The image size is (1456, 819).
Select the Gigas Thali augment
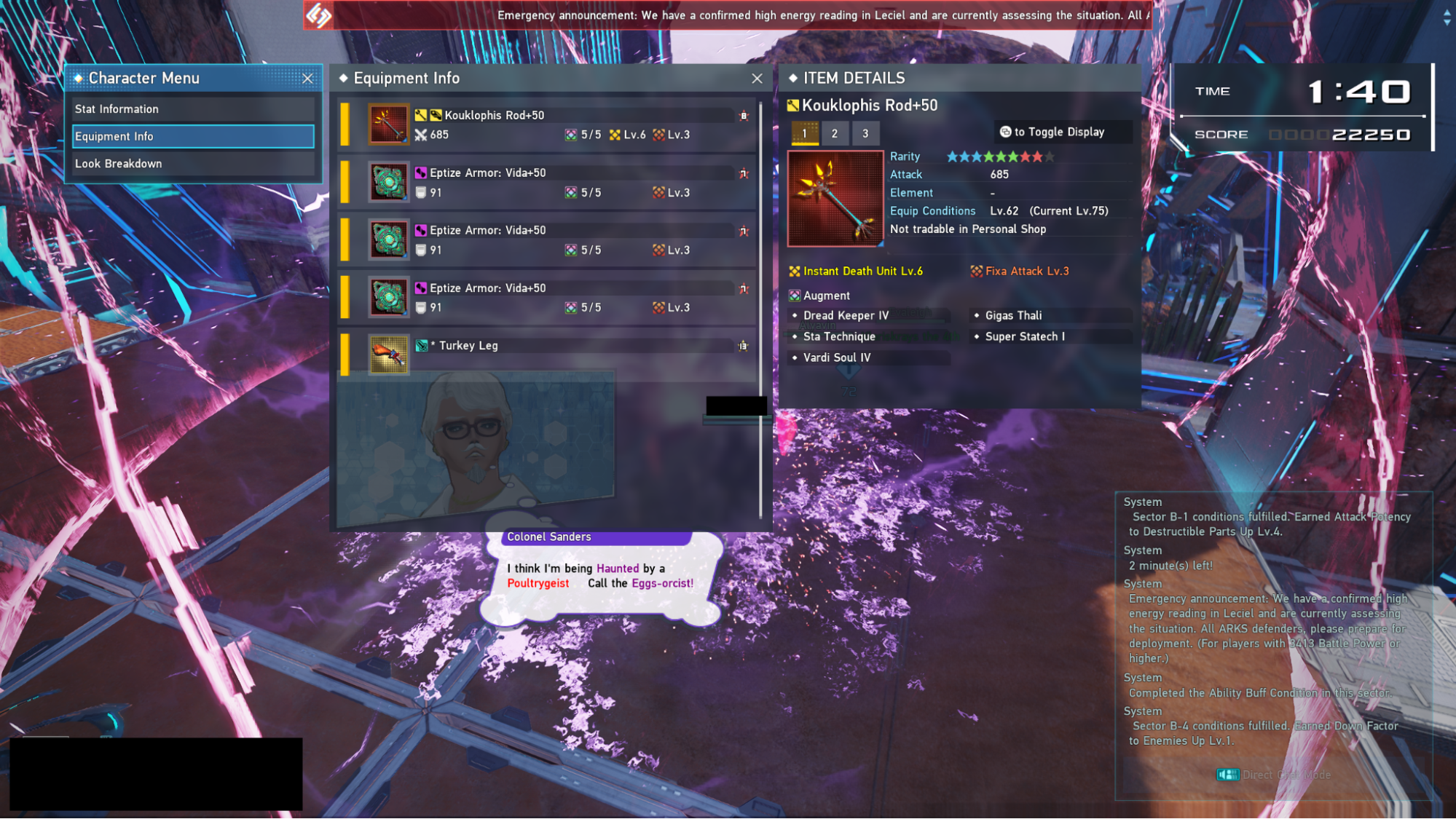[x=1013, y=316]
